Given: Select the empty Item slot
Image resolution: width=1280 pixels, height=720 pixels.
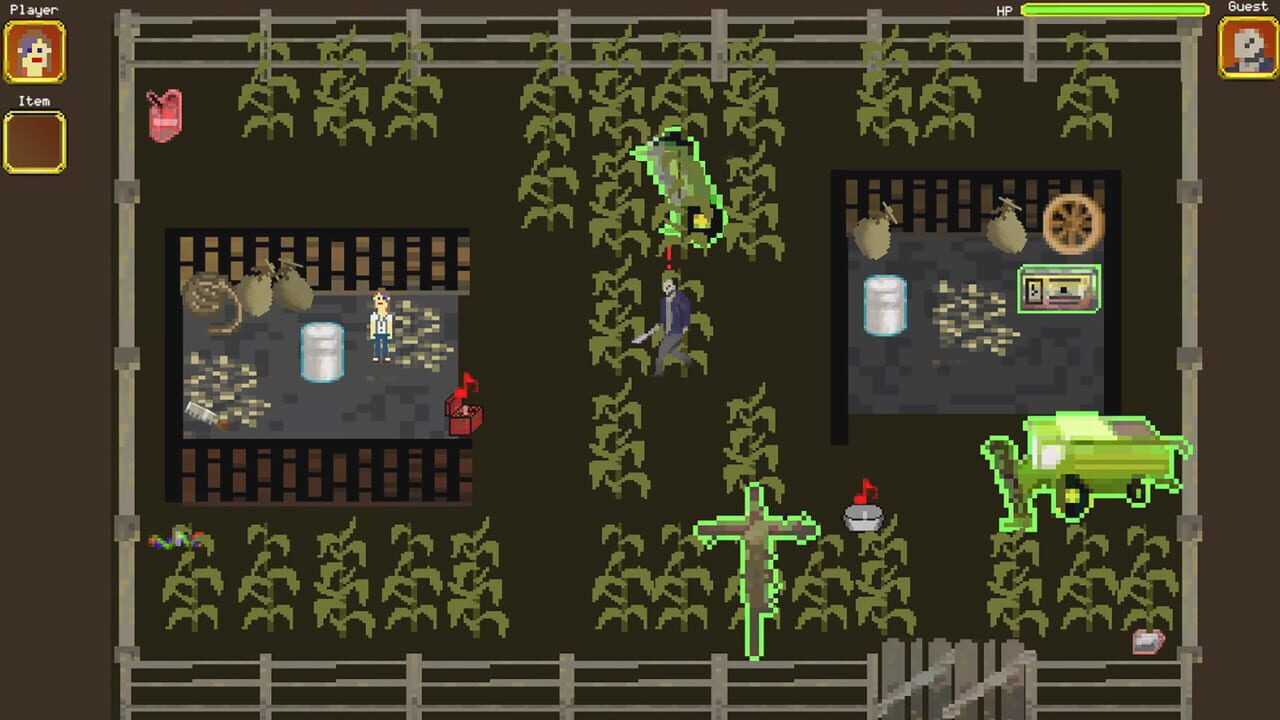Looking at the screenshot, I should click(x=35, y=141).
